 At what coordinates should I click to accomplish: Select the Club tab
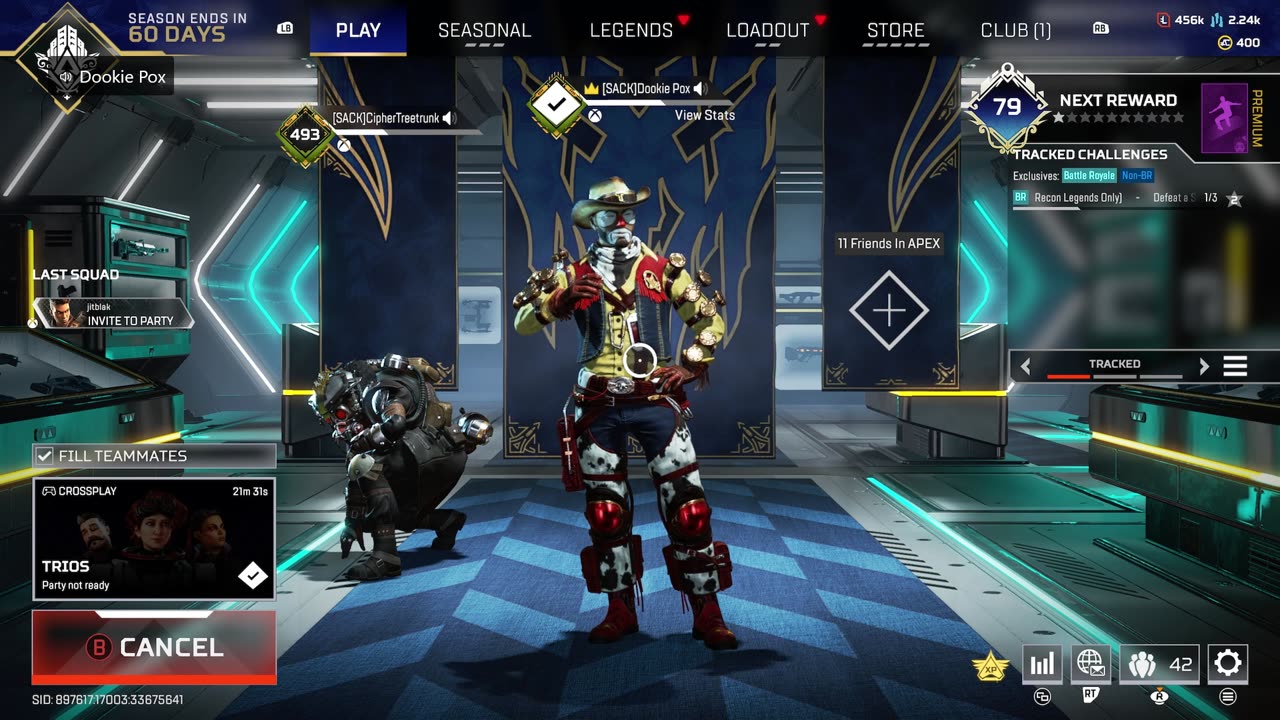click(x=1015, y=30)
